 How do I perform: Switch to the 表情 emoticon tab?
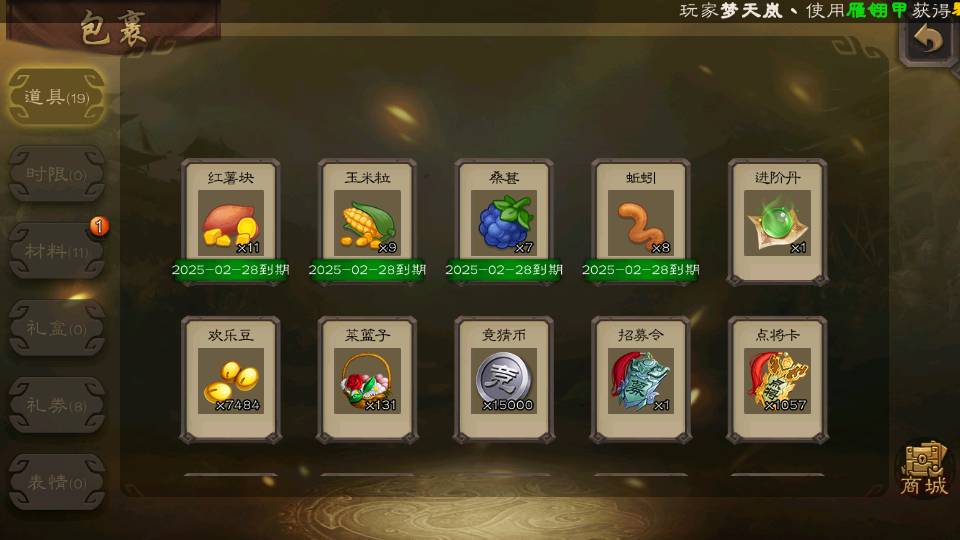point(56,482)
